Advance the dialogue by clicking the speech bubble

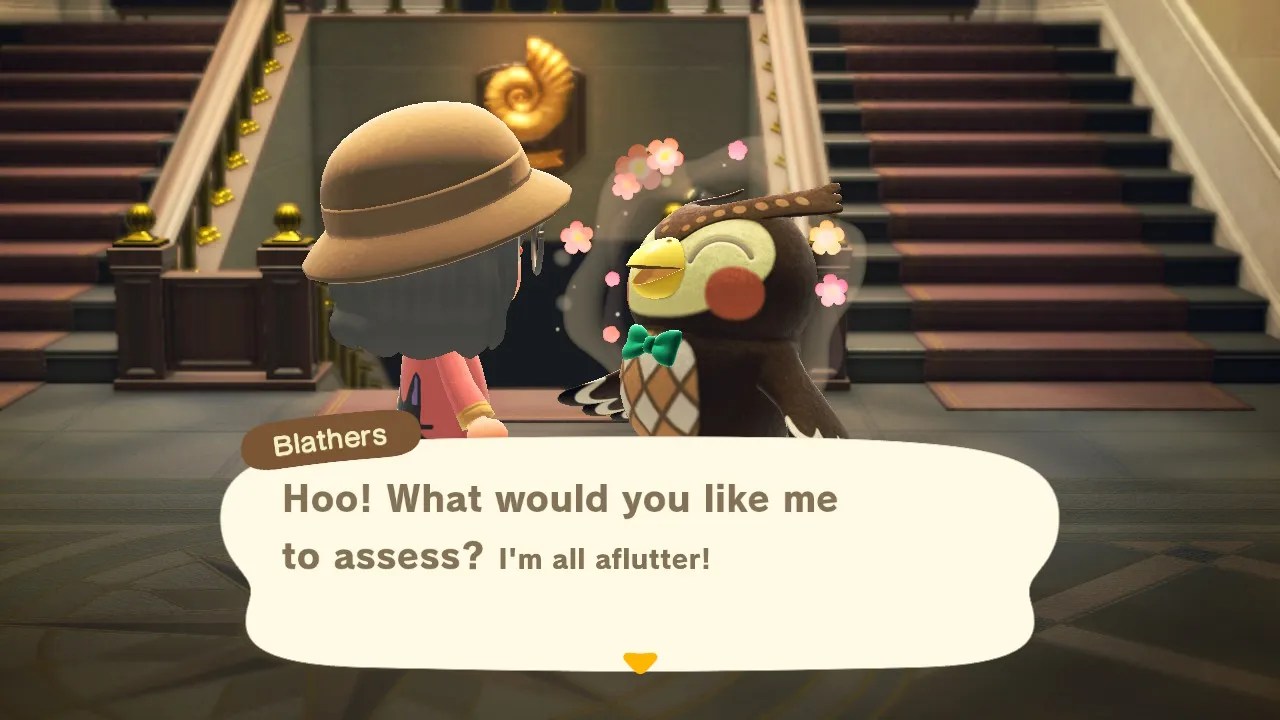click(x=640, y=550)
